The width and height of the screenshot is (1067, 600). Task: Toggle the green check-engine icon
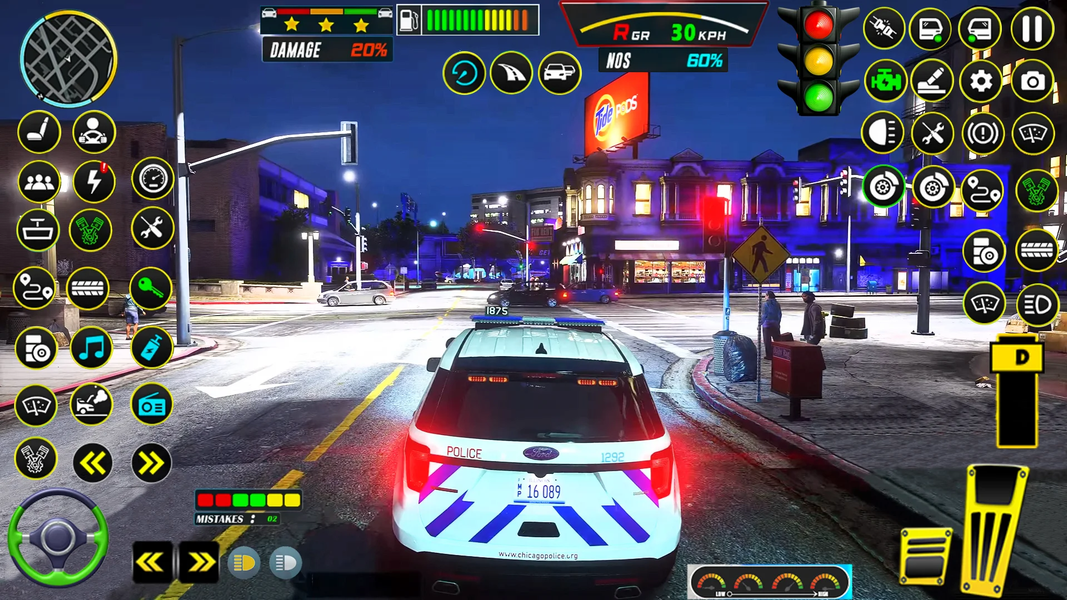click(884, 81)
